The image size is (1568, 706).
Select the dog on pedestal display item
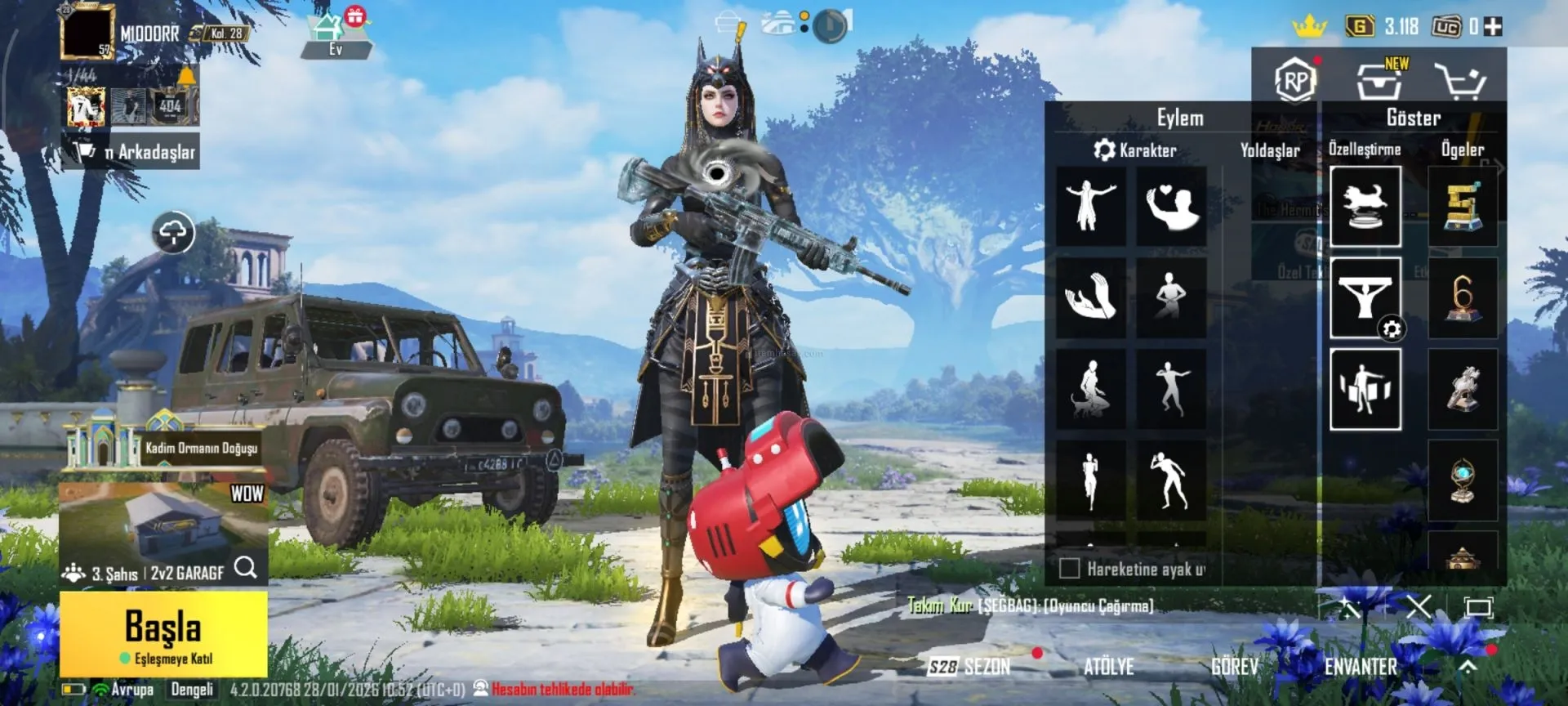tap(1365, 206)
